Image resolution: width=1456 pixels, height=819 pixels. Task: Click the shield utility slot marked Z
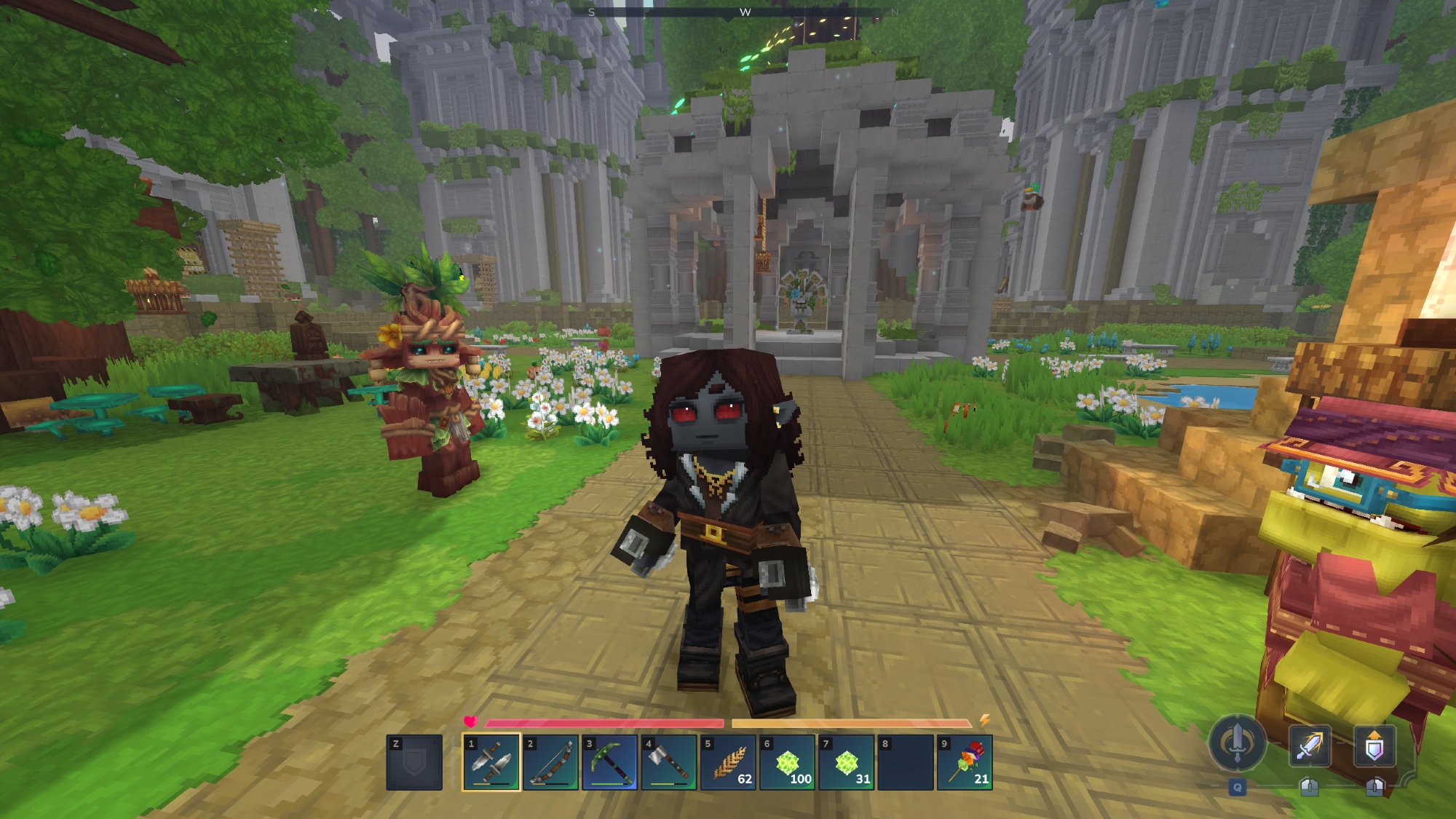414,762
